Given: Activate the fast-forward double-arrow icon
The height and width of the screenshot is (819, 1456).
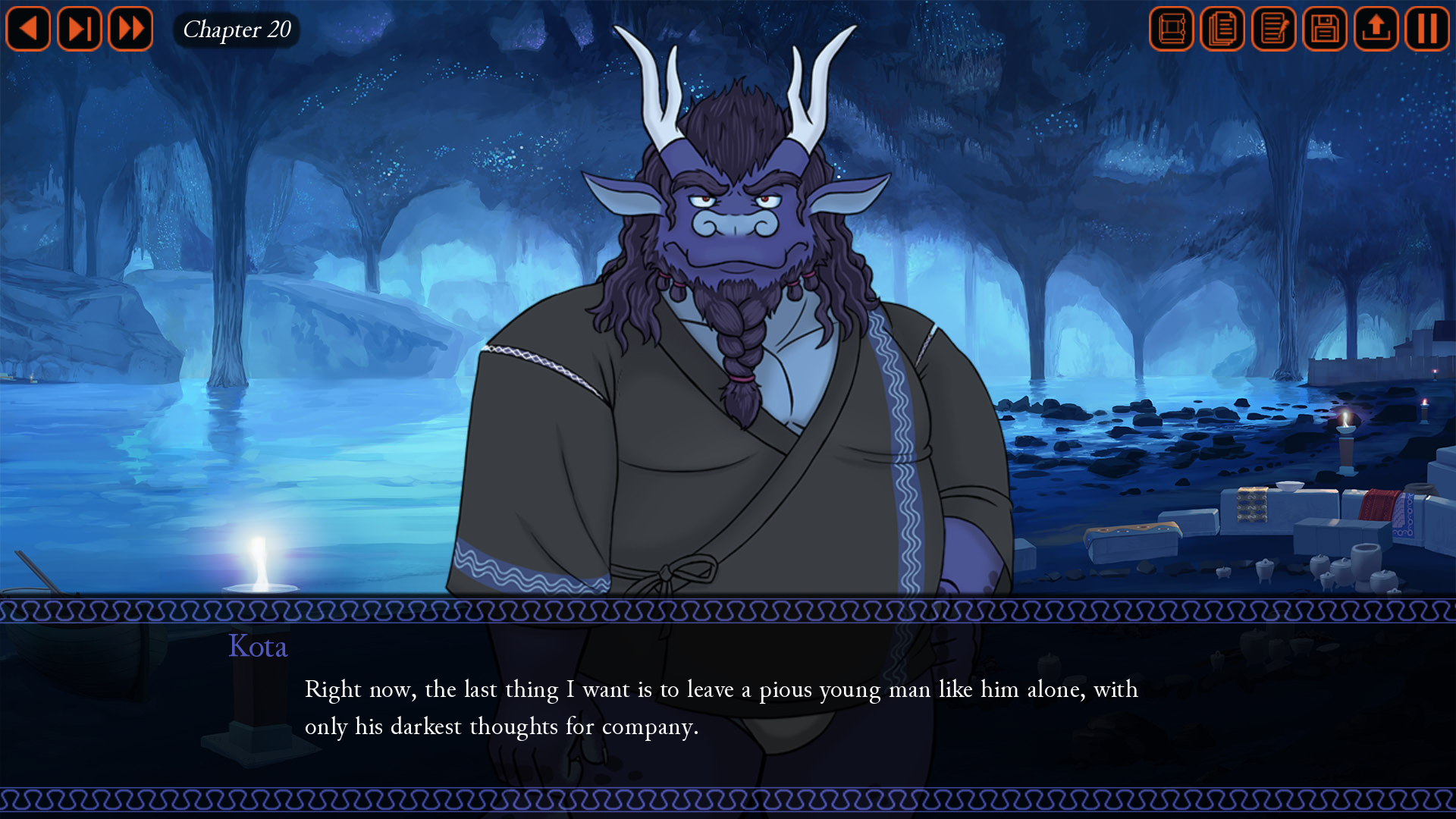Looking at the screenshot, I should [x=130, y=29].
